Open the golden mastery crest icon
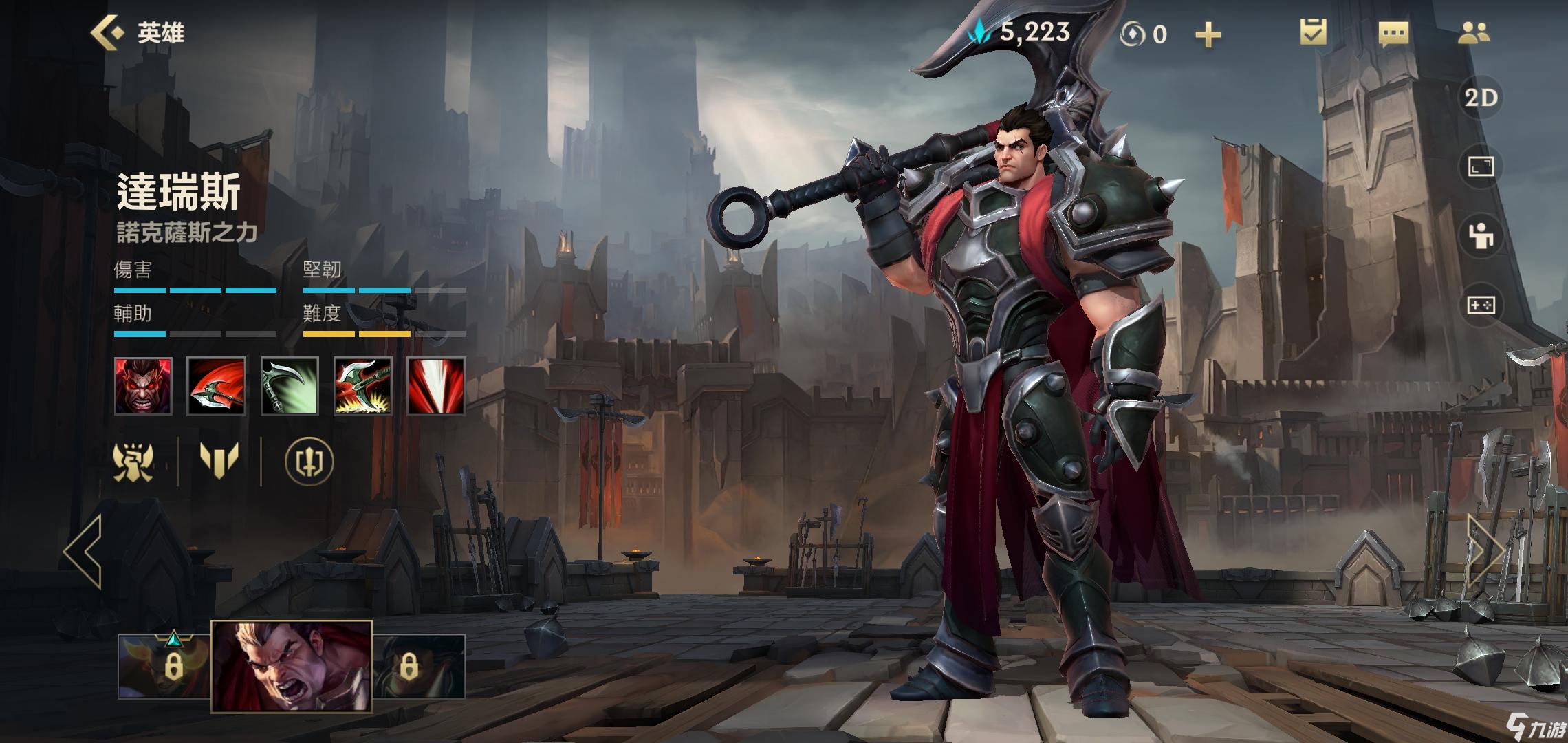The height and width of the screenshot is (743, 1568). [219, 460]
